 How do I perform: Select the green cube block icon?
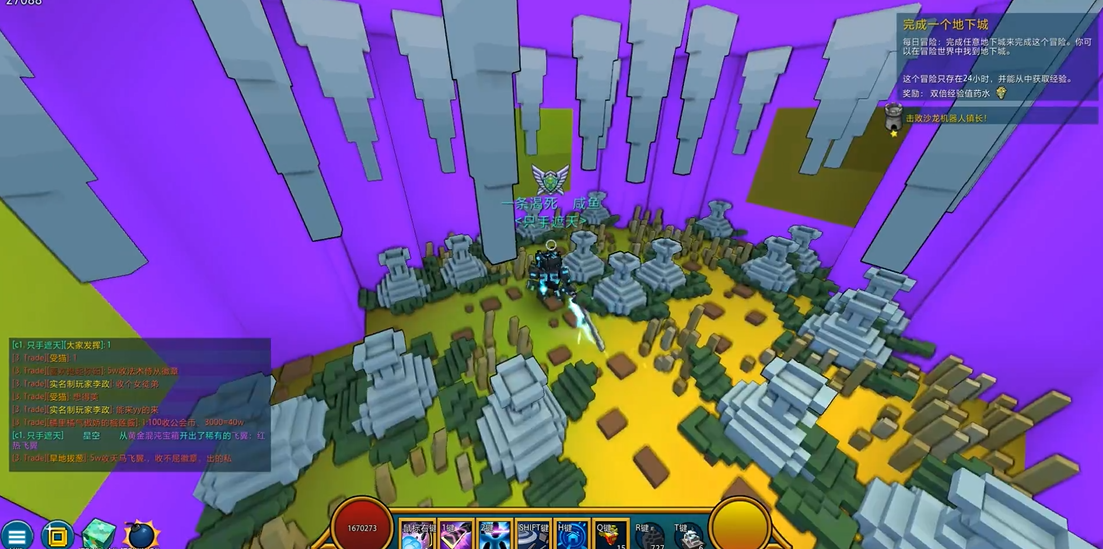coord(99,535)
